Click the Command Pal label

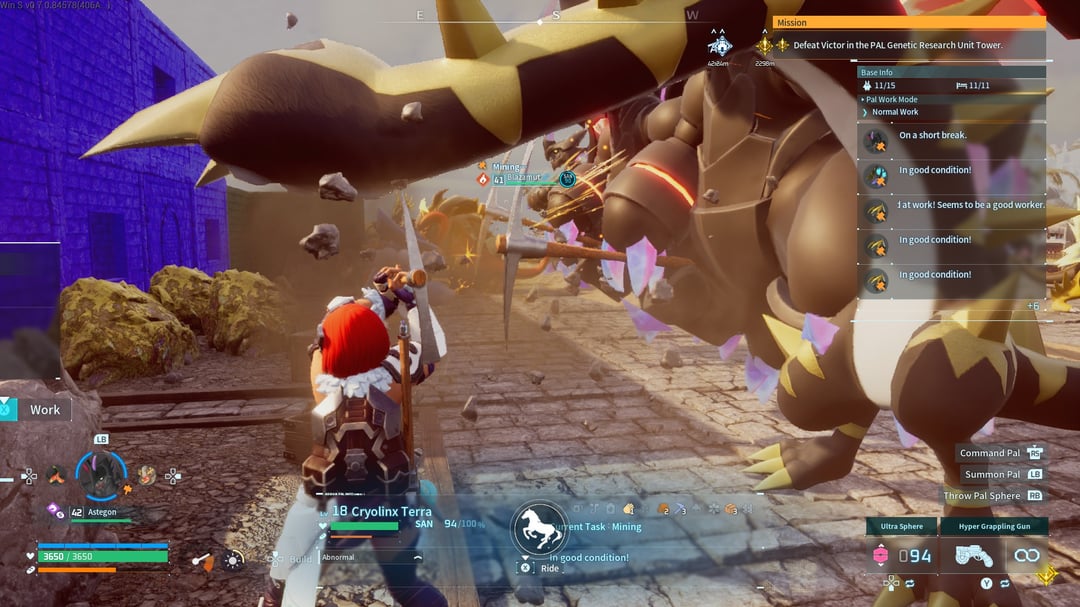pos(990,453)
